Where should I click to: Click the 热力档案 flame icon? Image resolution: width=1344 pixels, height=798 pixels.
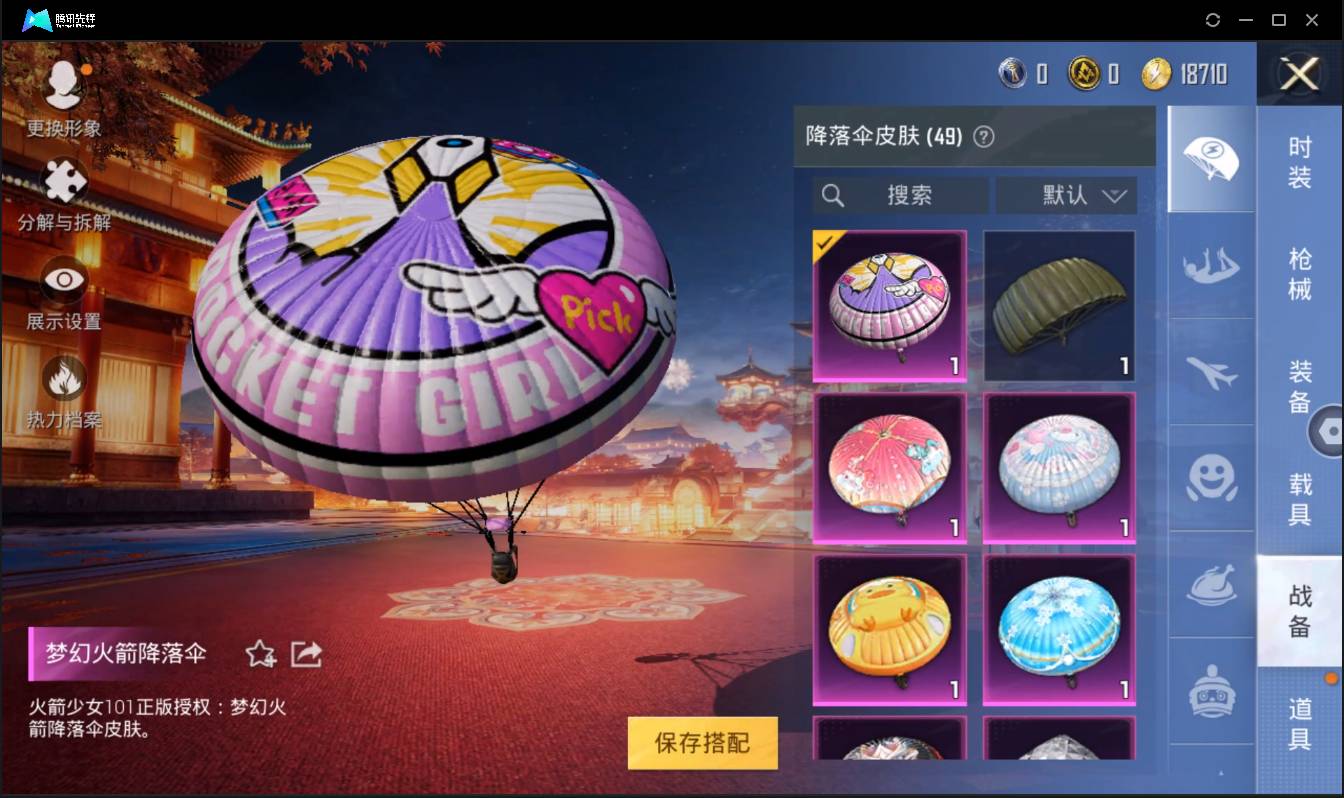tap(63, 378)
